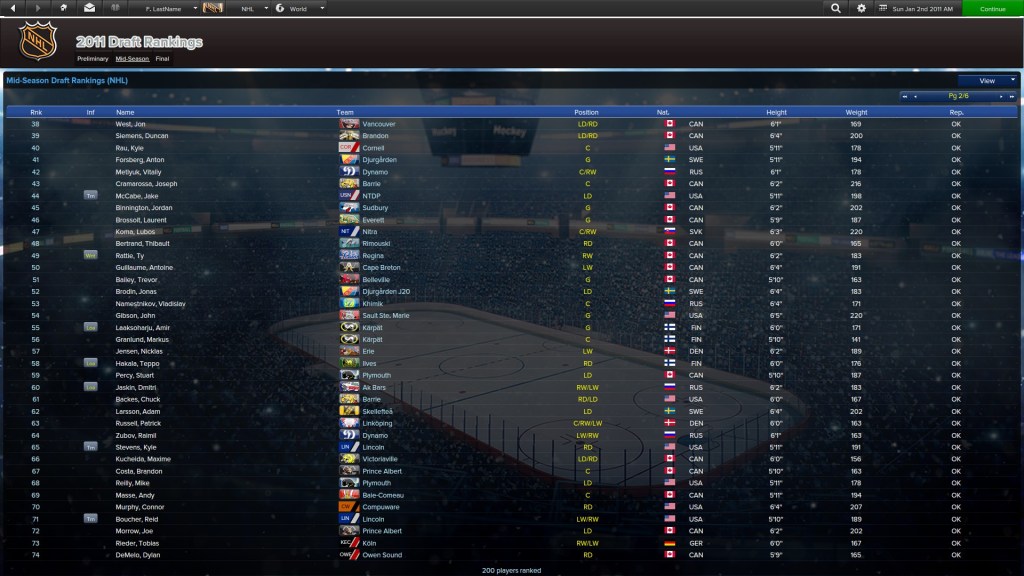Sort the list by Weight column
Viewport: 1024px width, 576px height.
click(x=856, y=112)
